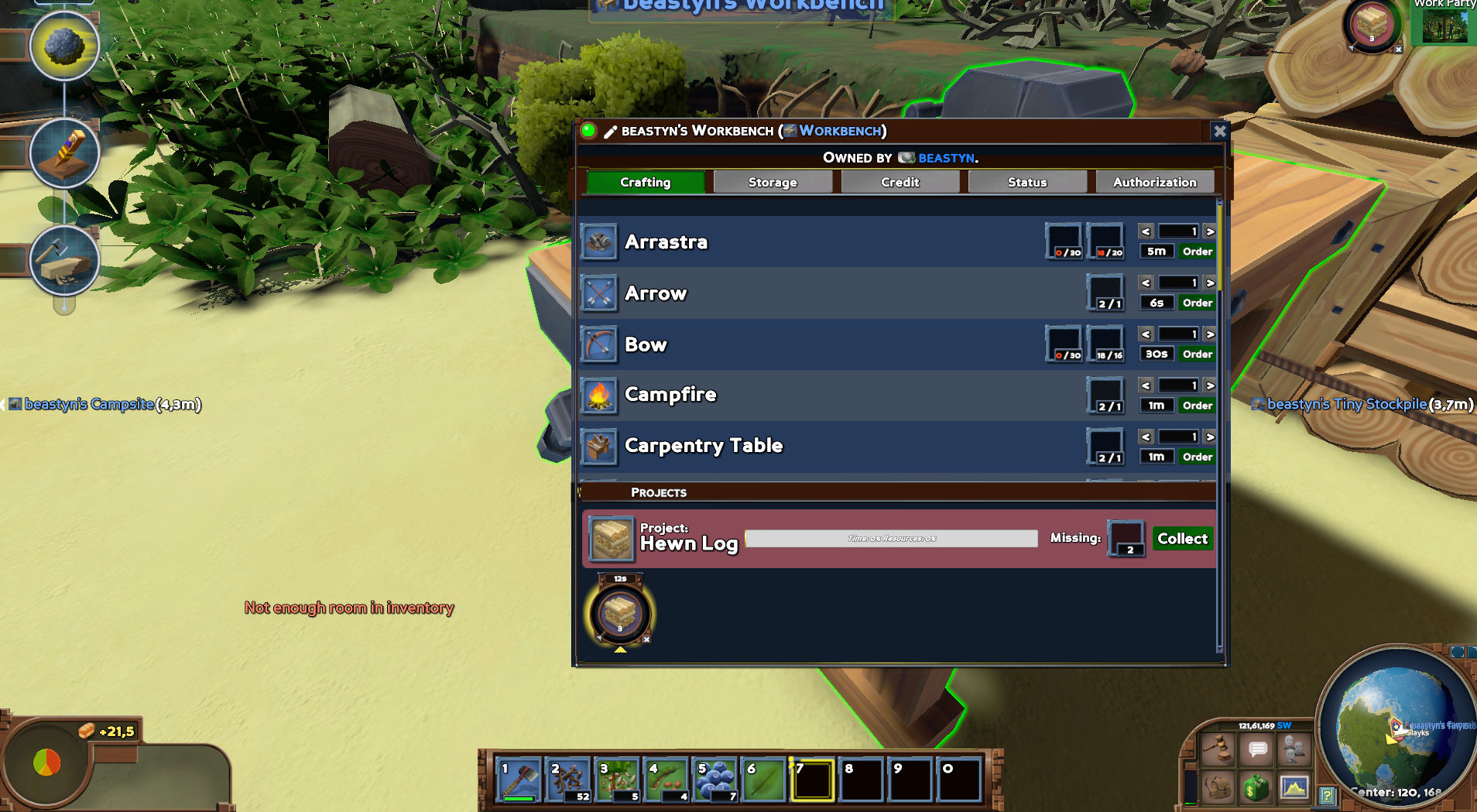The image size is (1477, 812).
Task: Open the backpack inventory icon
Action: coord(1218,788)
